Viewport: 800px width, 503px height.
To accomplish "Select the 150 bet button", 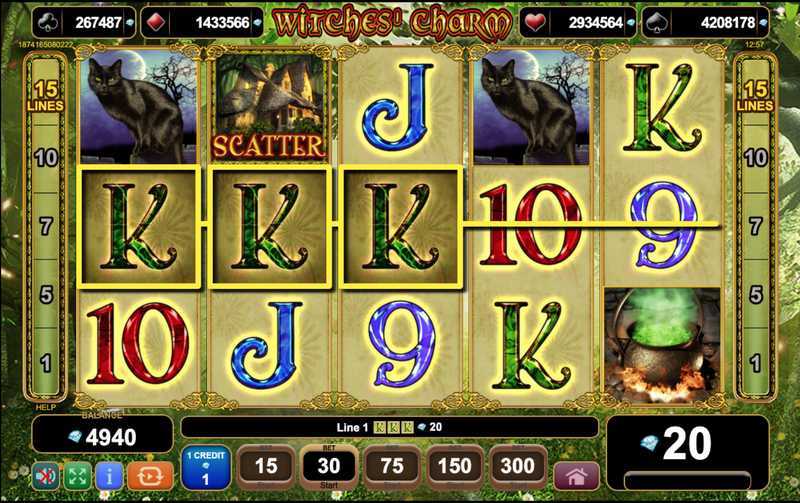I will (455, 466).
